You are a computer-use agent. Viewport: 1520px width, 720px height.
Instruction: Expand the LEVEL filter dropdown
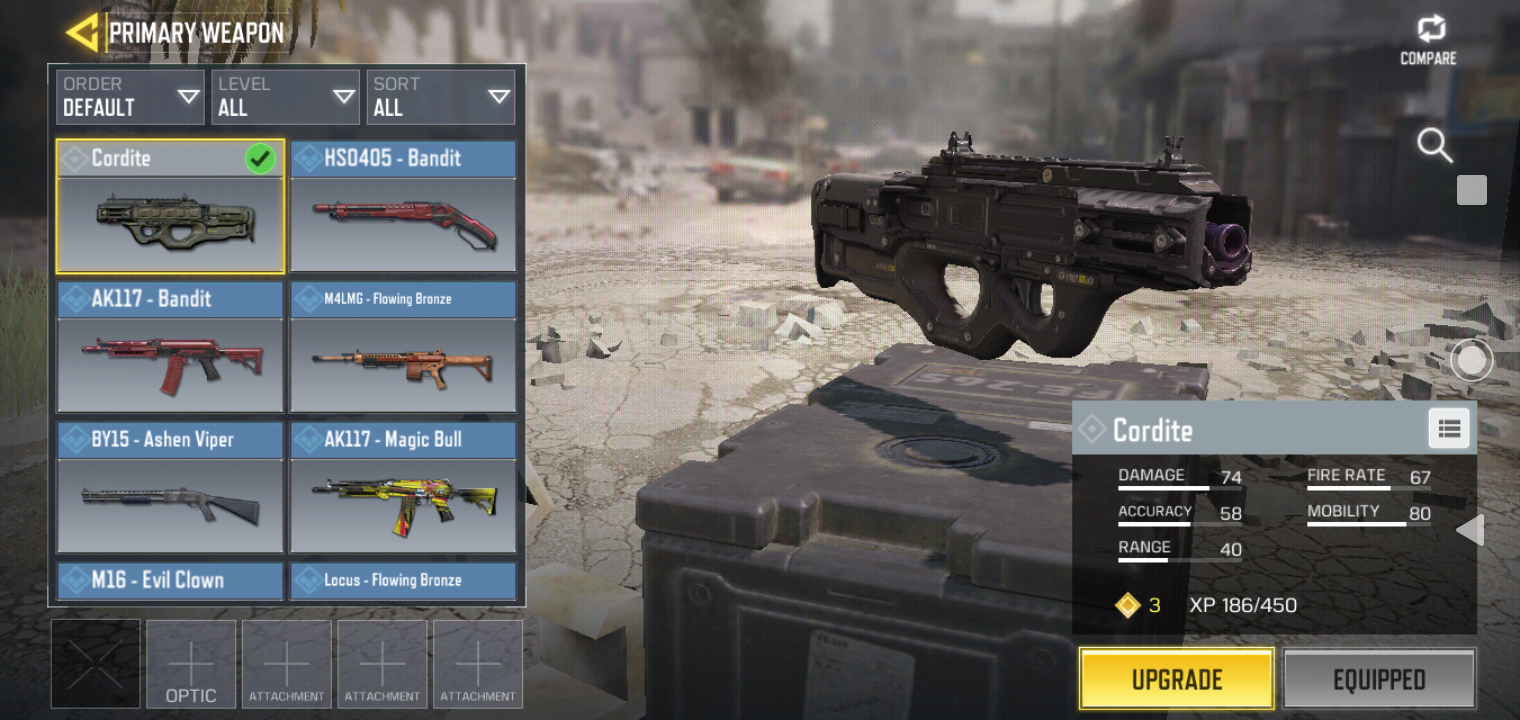(x=285, y=96)
